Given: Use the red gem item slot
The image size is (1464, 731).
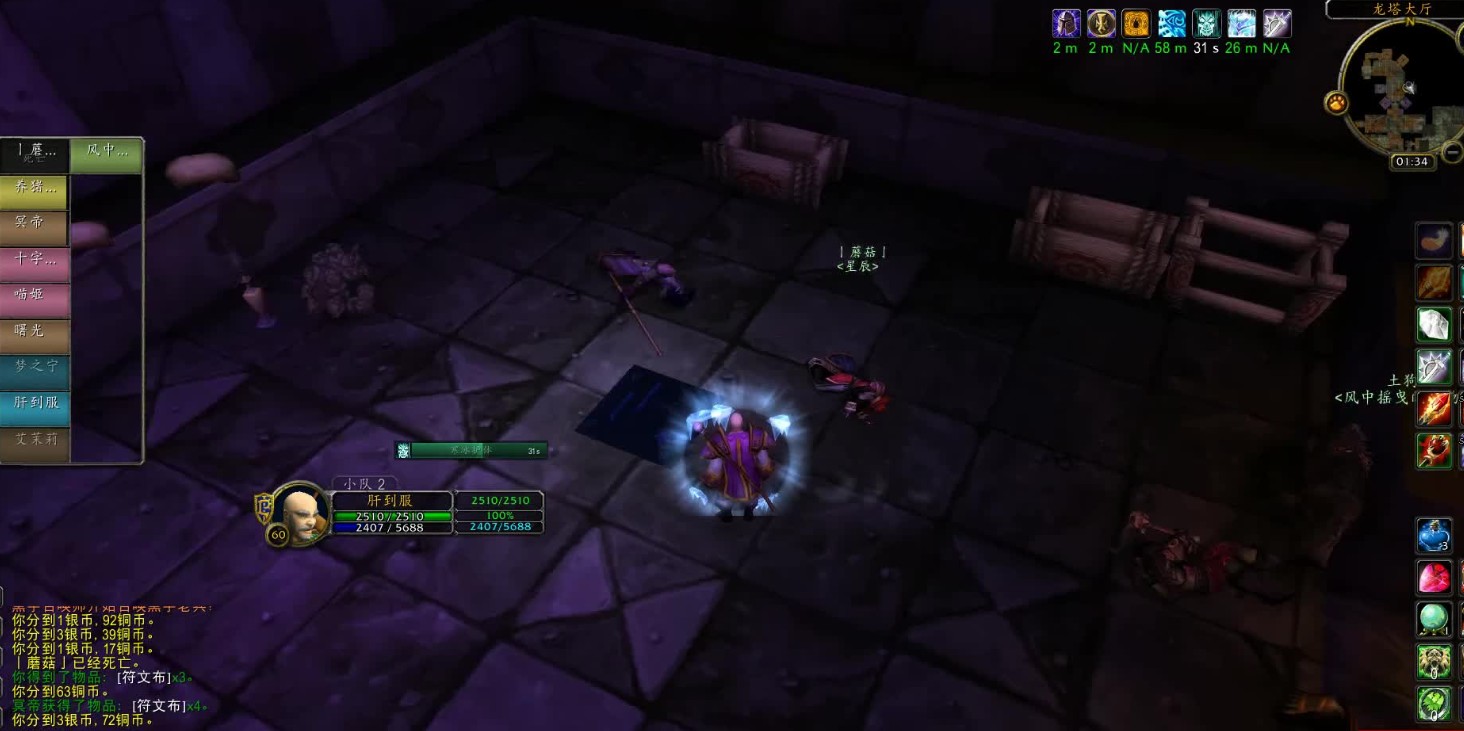Looking at the screenshot, I should (1433, 578).
